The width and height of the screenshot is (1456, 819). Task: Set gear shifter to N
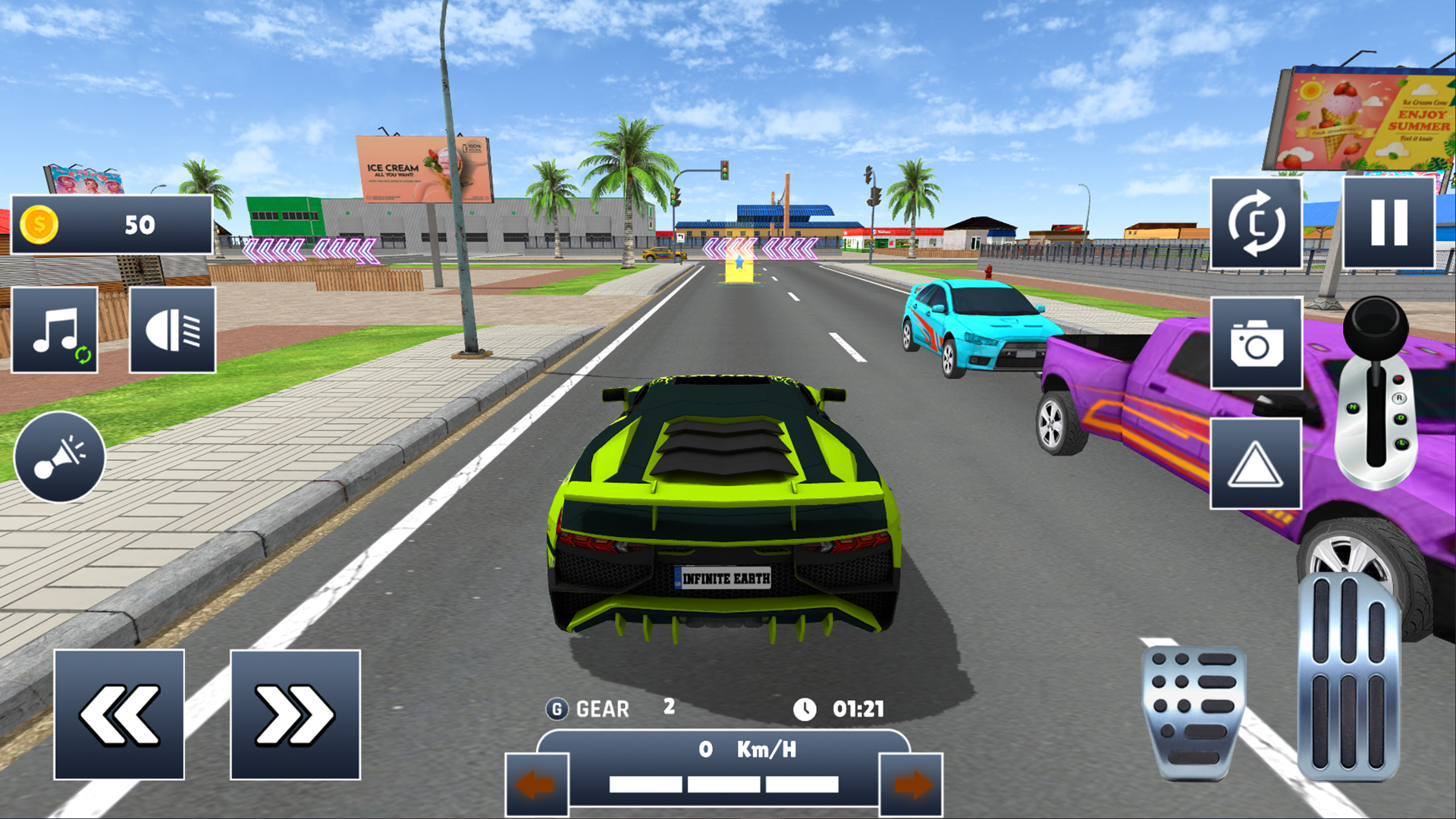1353,406
